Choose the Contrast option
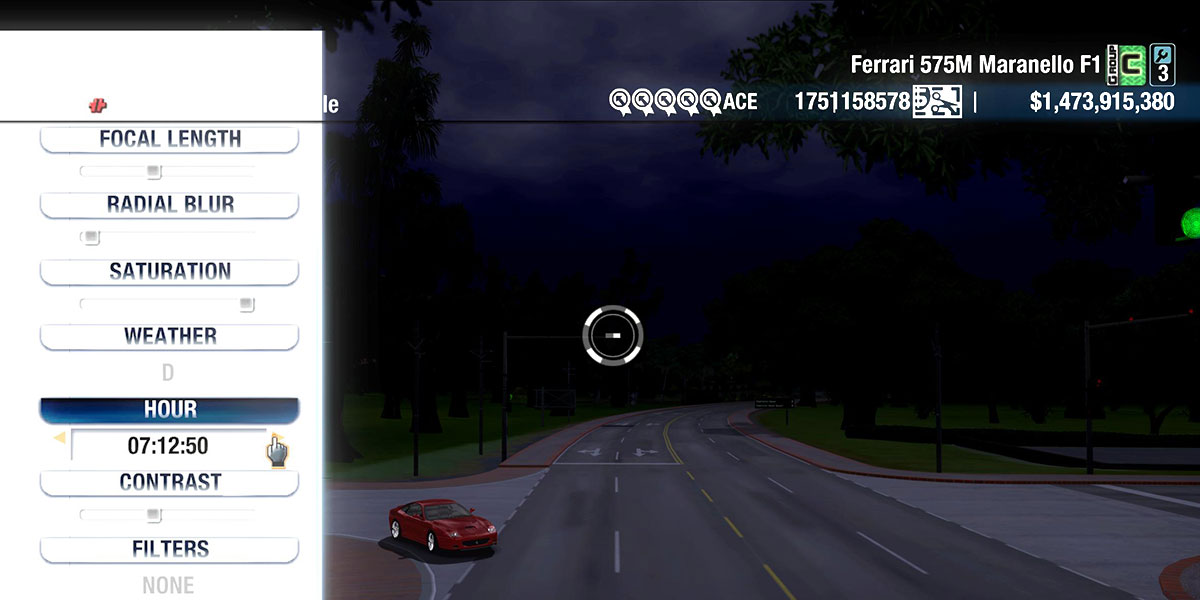The image size is (1200, 600). pyautogui.click(x=169, y=482)
